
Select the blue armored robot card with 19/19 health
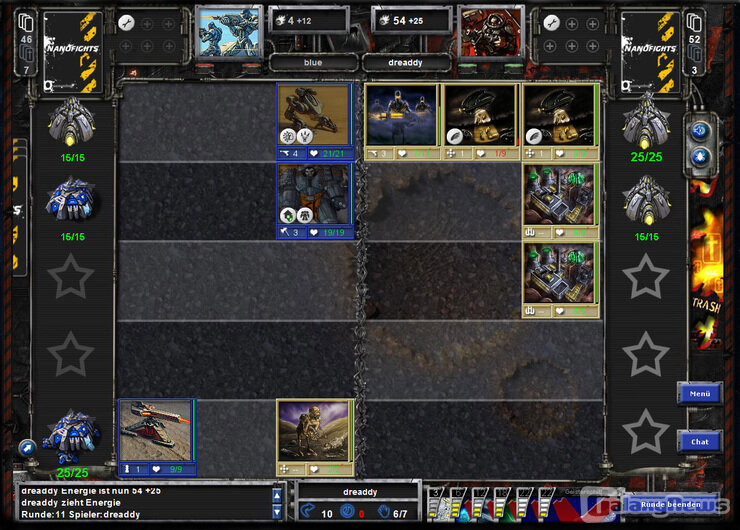(314, 195)
